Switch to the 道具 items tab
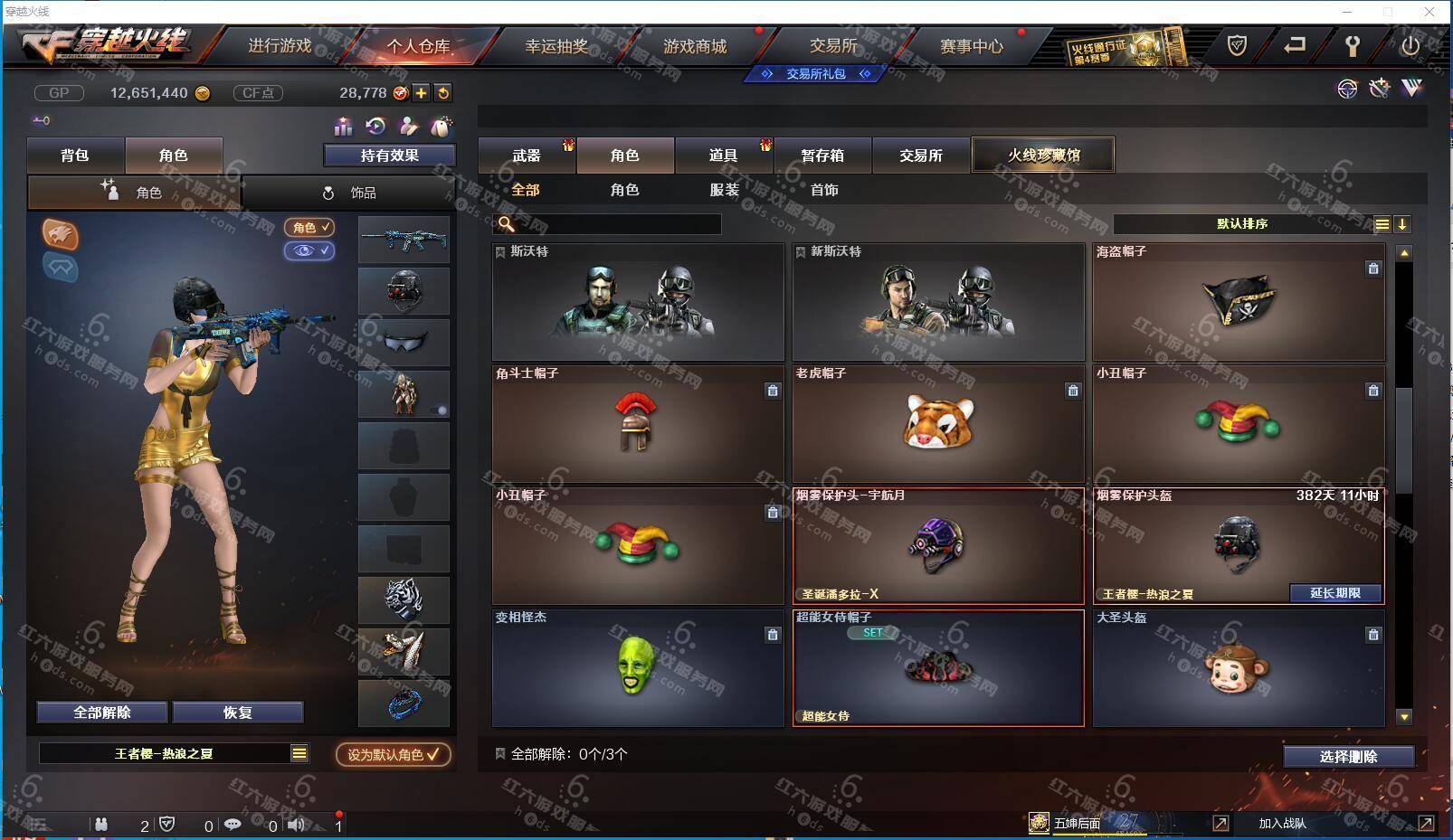This screenshot has height=840, width=1453. (x=723, y=156)
